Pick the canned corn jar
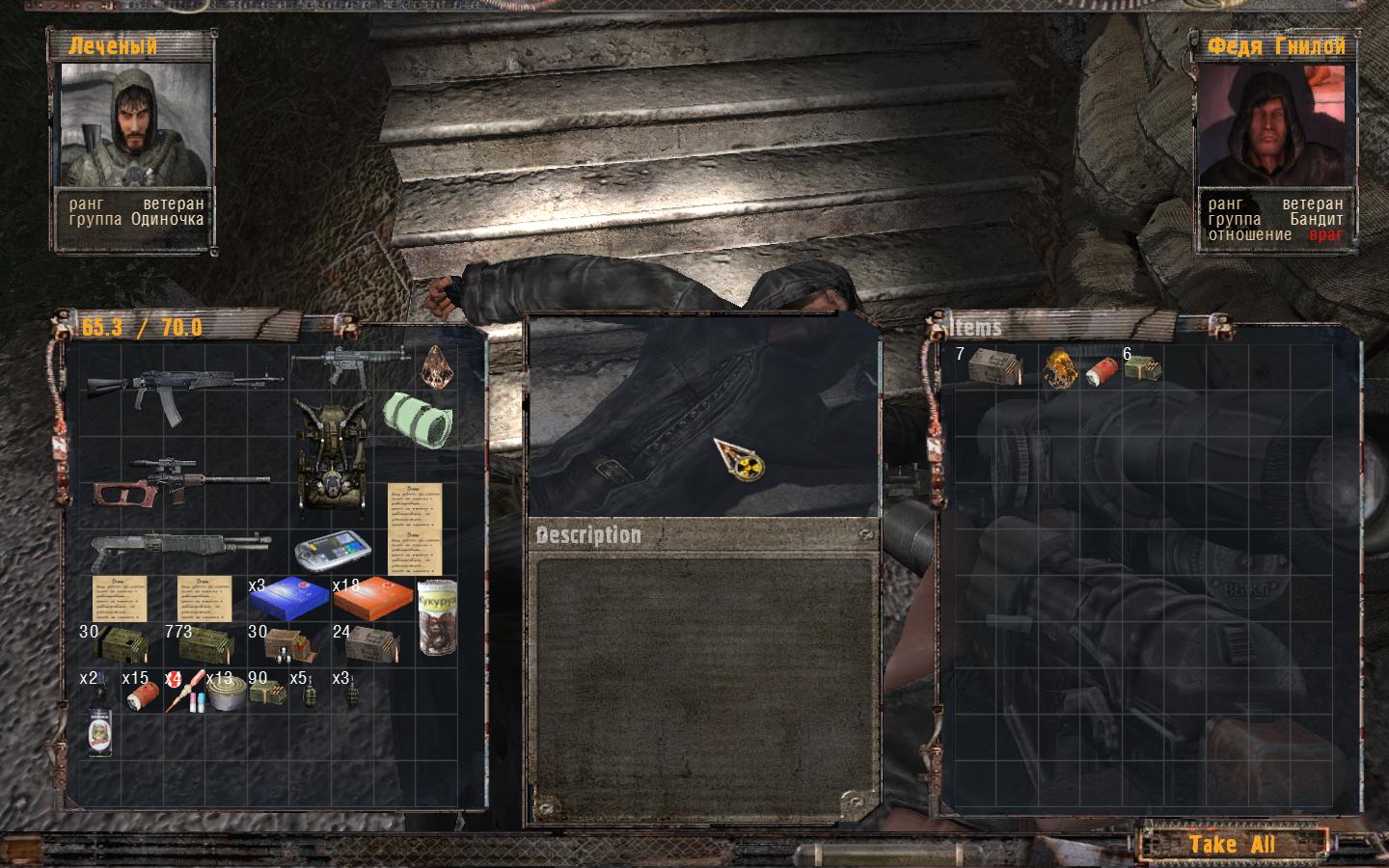The height and width of the screenshot is (868, 1389). click(x=436, y=616)
